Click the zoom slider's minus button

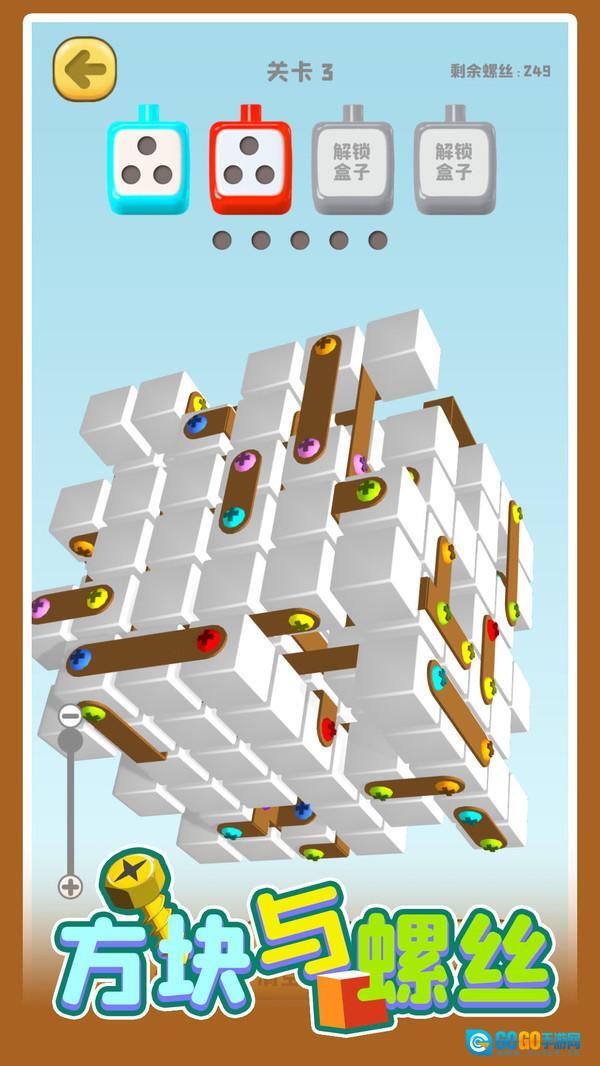click(70, 716)
